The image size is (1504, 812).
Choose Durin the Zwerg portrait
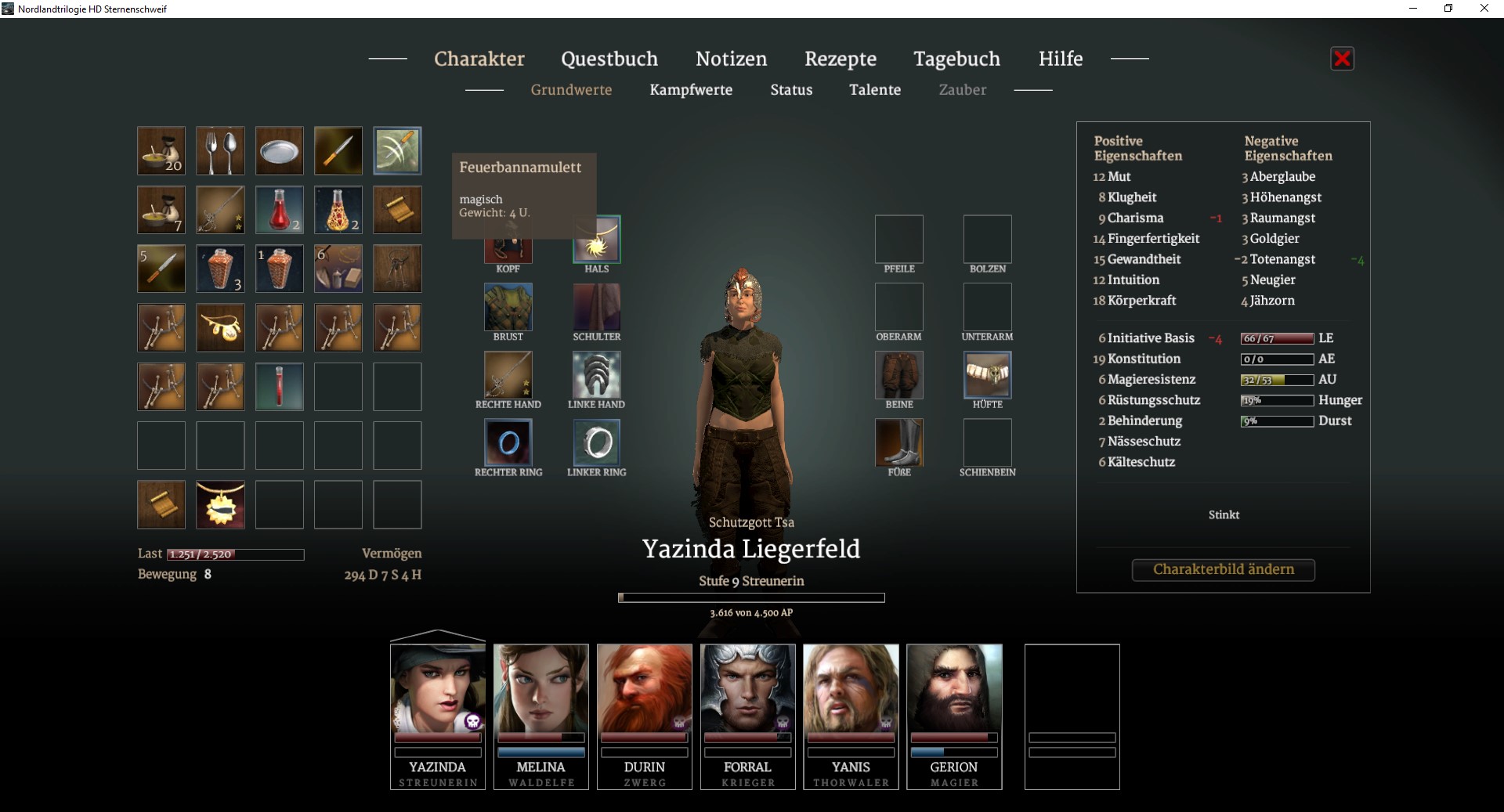[644, 689]
